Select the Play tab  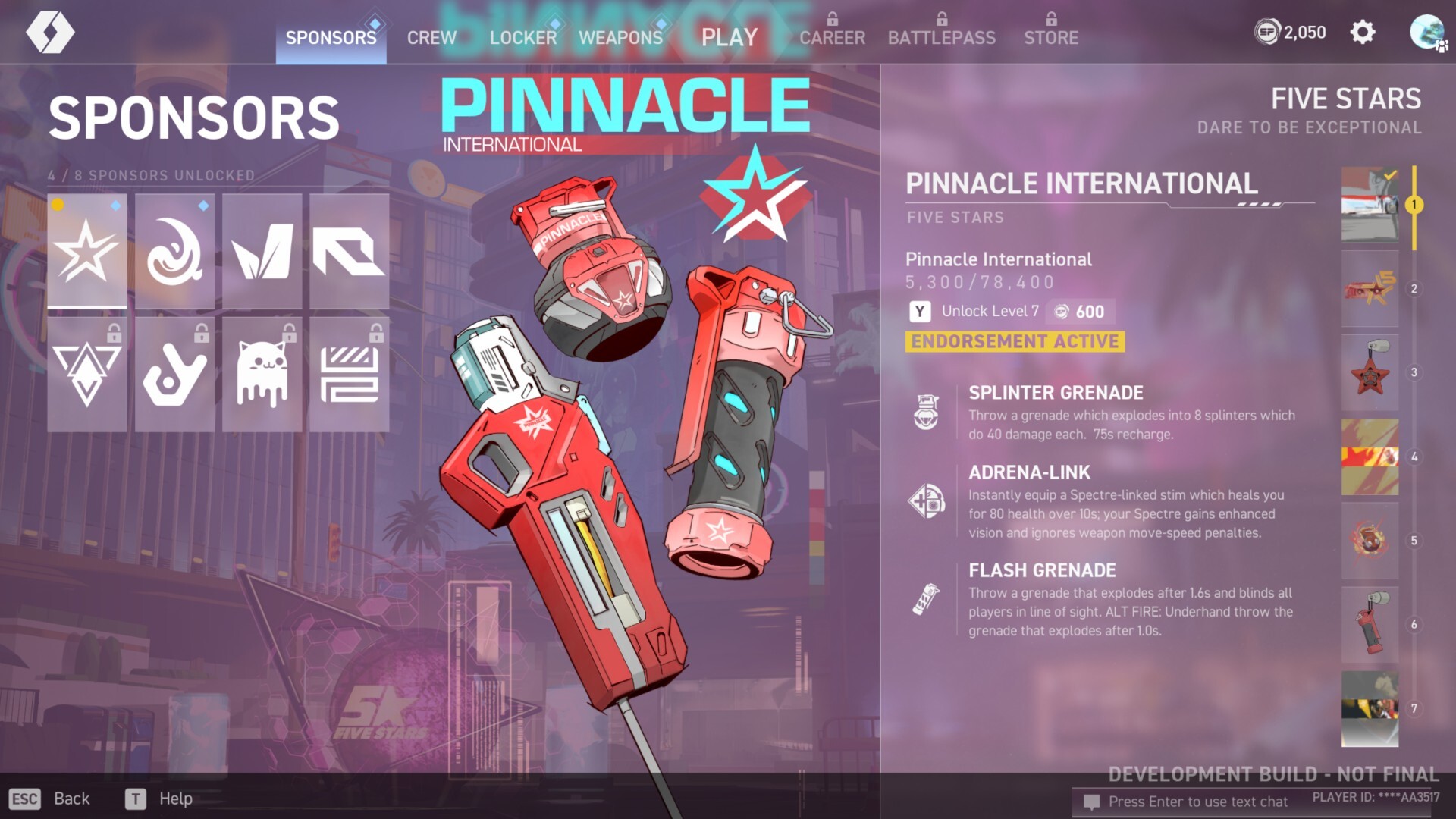pos(729,37)
